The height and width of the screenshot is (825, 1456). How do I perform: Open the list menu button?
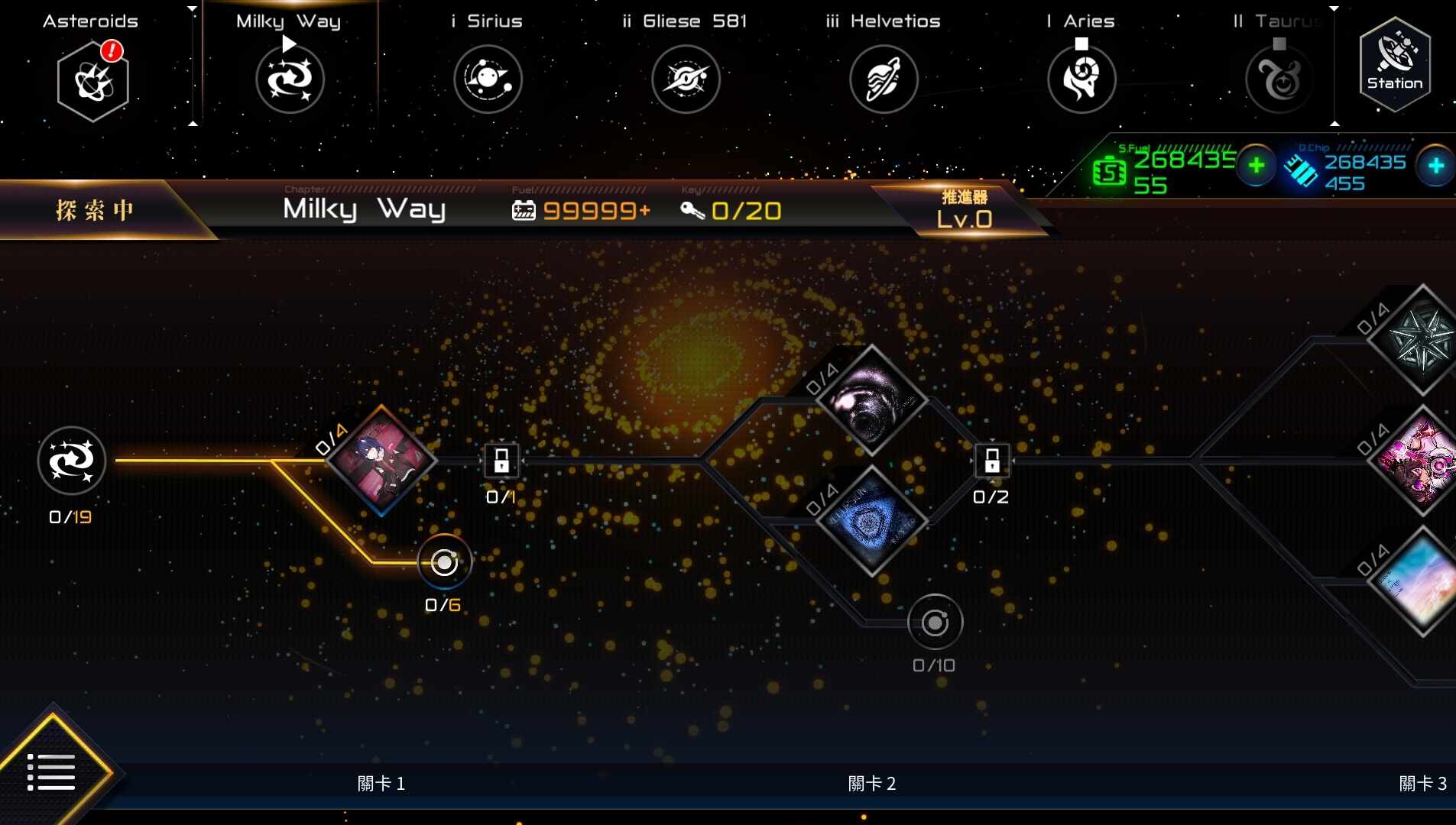coord(51,772)
